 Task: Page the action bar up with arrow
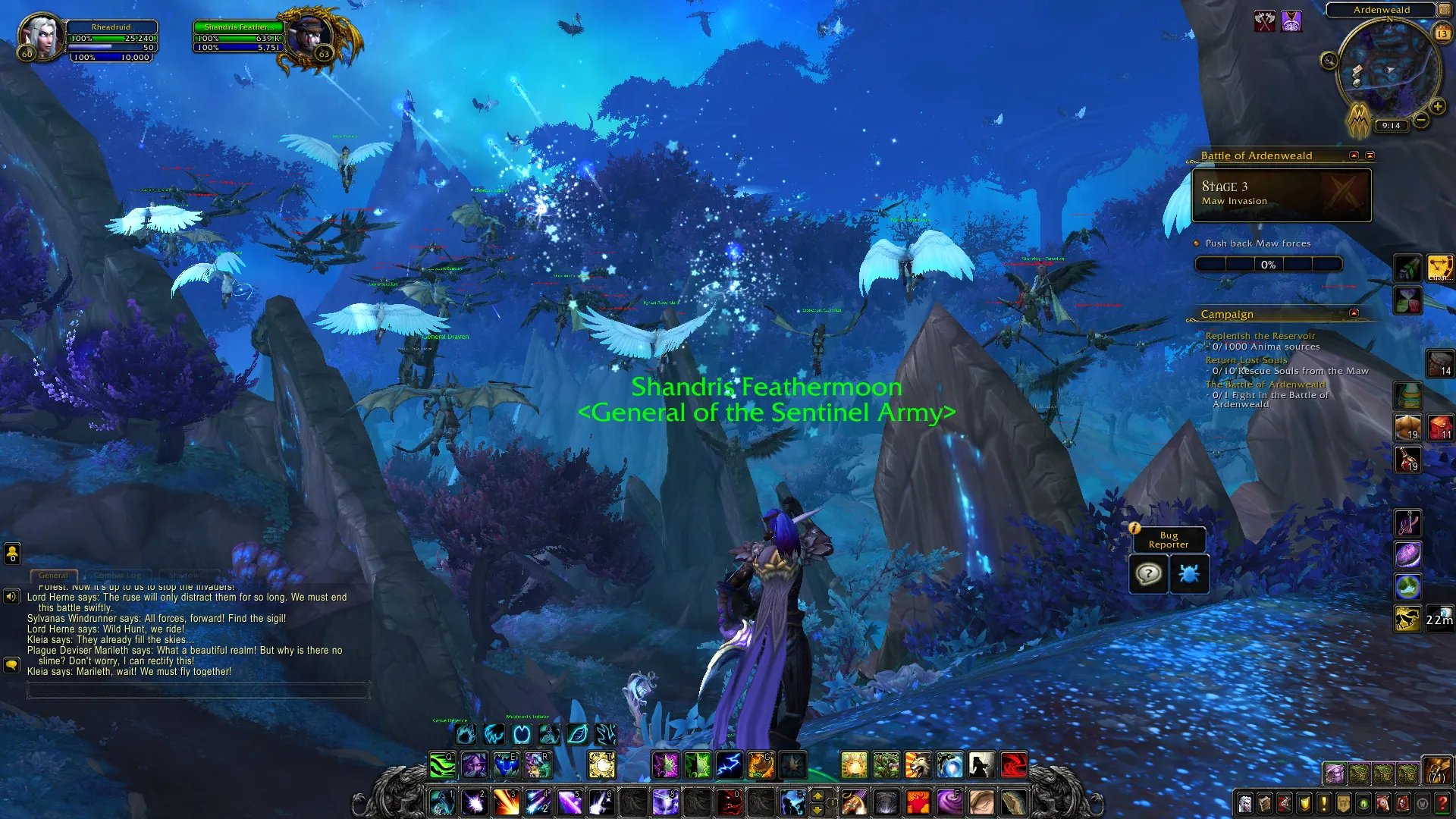[817, 795]
